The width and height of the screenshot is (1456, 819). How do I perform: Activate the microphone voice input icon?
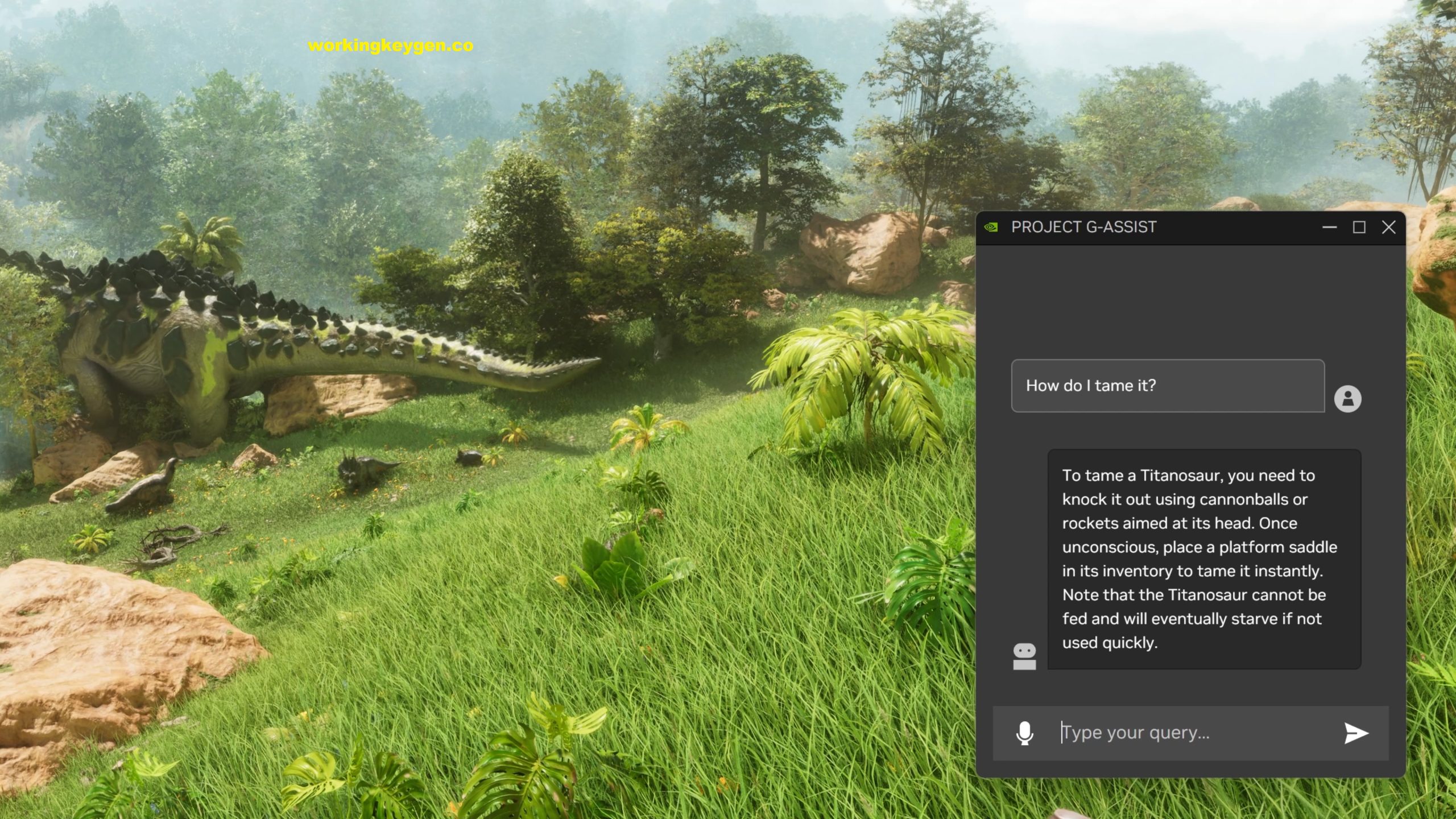coord(1024,732)
